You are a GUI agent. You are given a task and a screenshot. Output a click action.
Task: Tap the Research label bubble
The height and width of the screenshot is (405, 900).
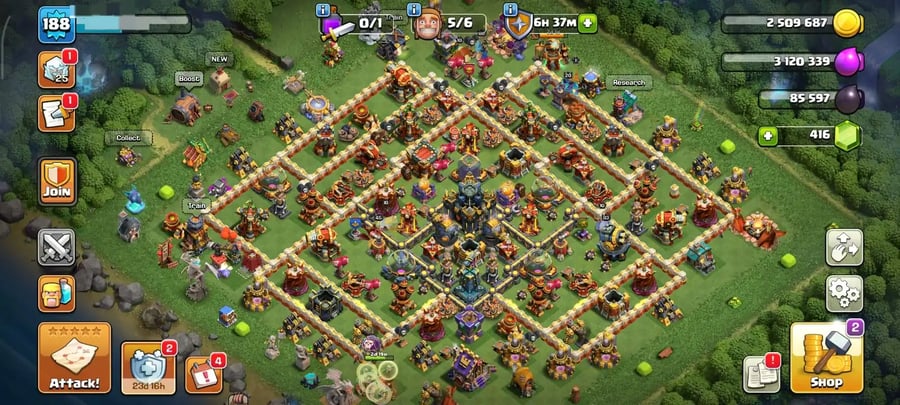point(630,83)
